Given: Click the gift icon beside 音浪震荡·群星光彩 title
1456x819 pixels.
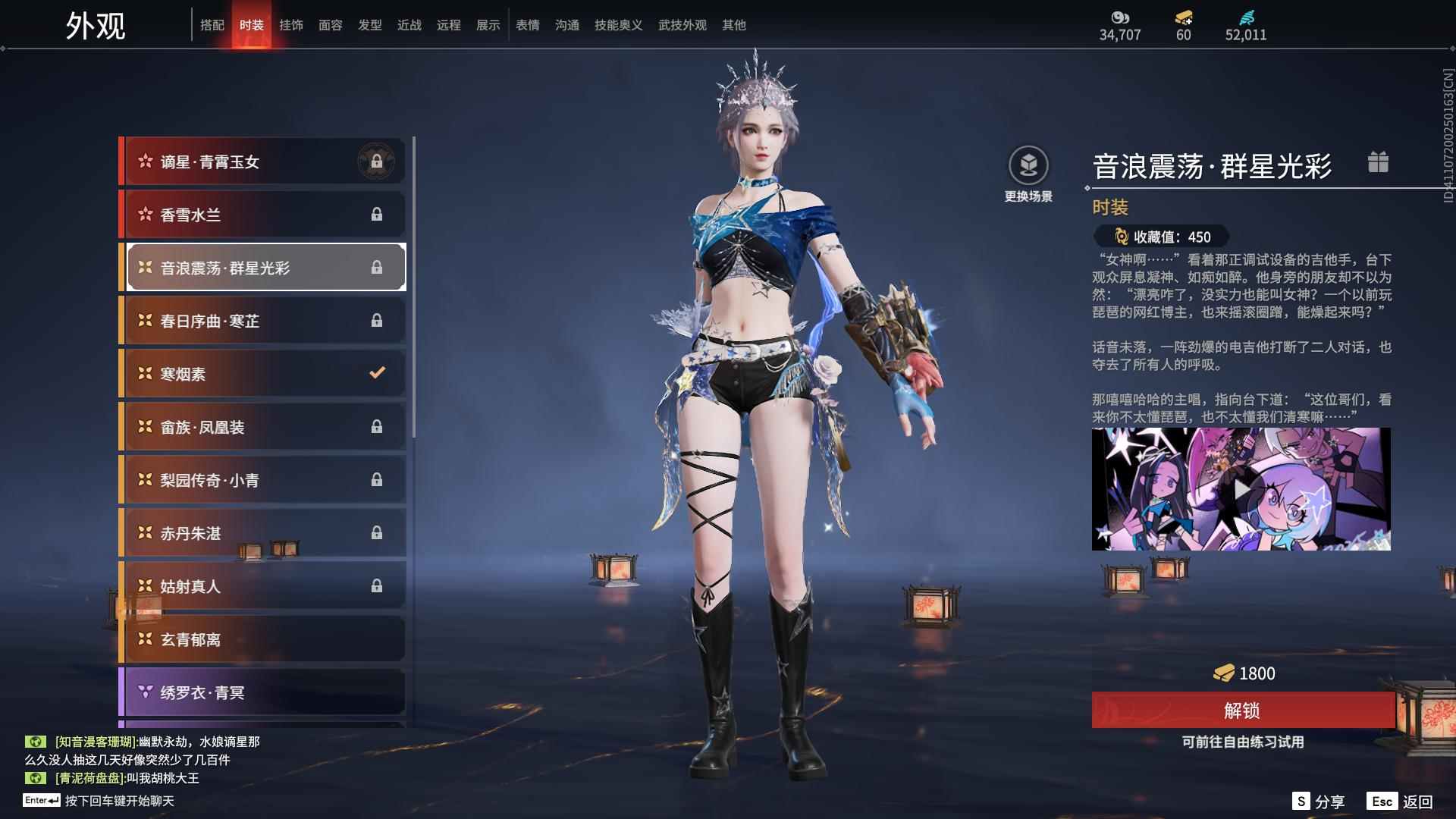Looking at the screenshot, I should 1379,161.
